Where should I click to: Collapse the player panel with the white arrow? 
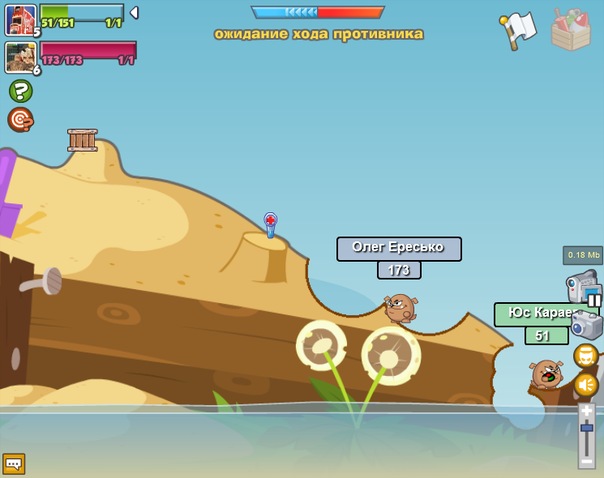click(135, 13)
